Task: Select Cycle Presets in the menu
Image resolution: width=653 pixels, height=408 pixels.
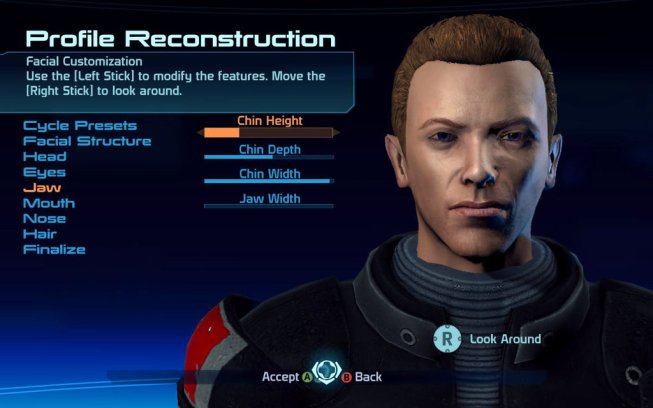Action: point(80,126)
